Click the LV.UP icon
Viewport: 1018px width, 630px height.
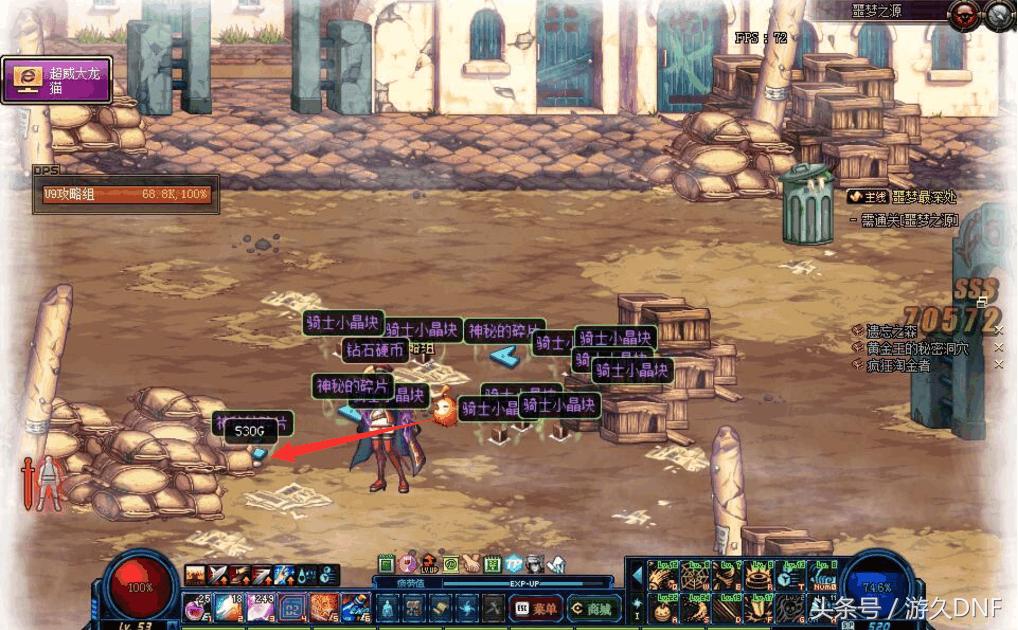point(429,564)
